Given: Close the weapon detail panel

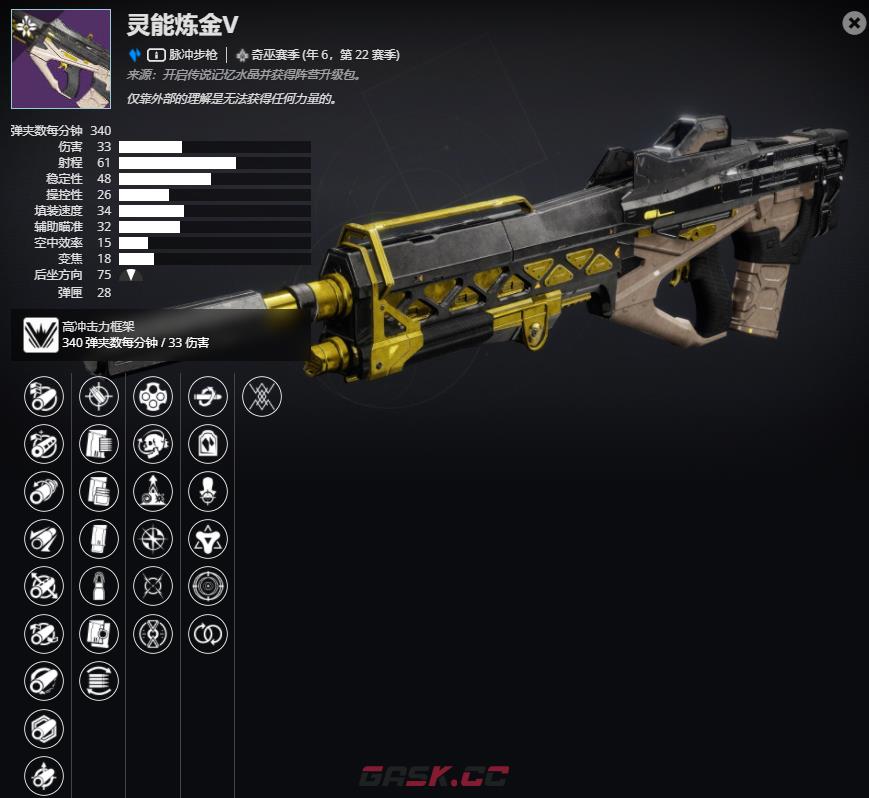Looking at the screenshot, I should (x=853, y=23).
